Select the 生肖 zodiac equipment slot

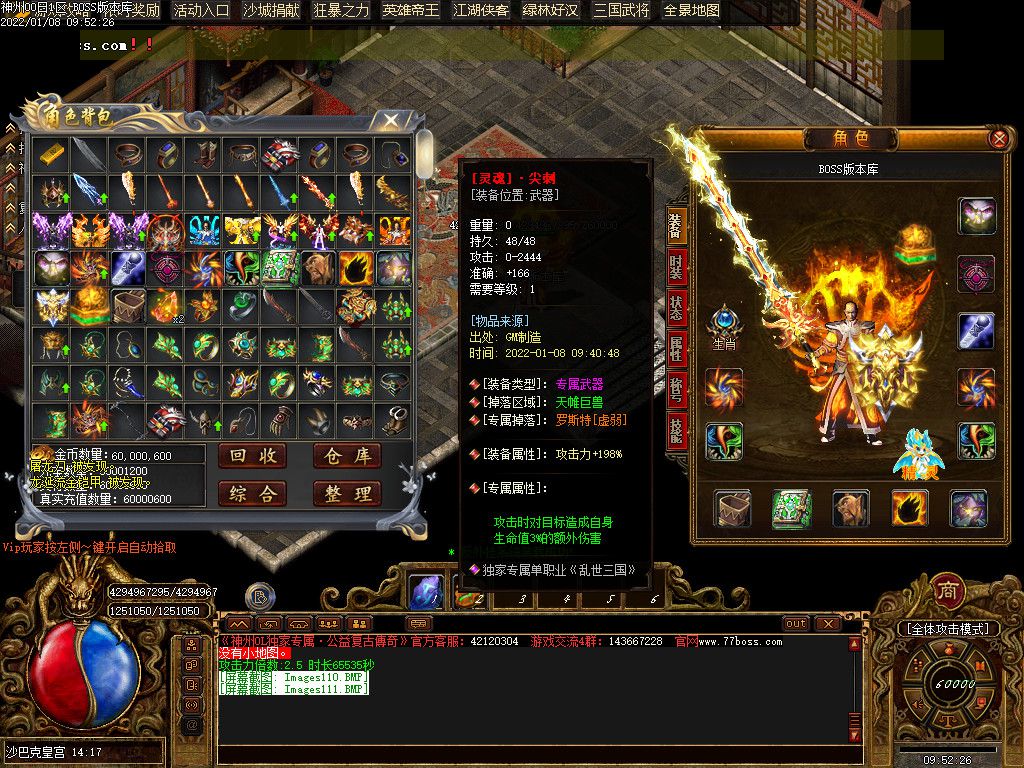pos(723,327)
